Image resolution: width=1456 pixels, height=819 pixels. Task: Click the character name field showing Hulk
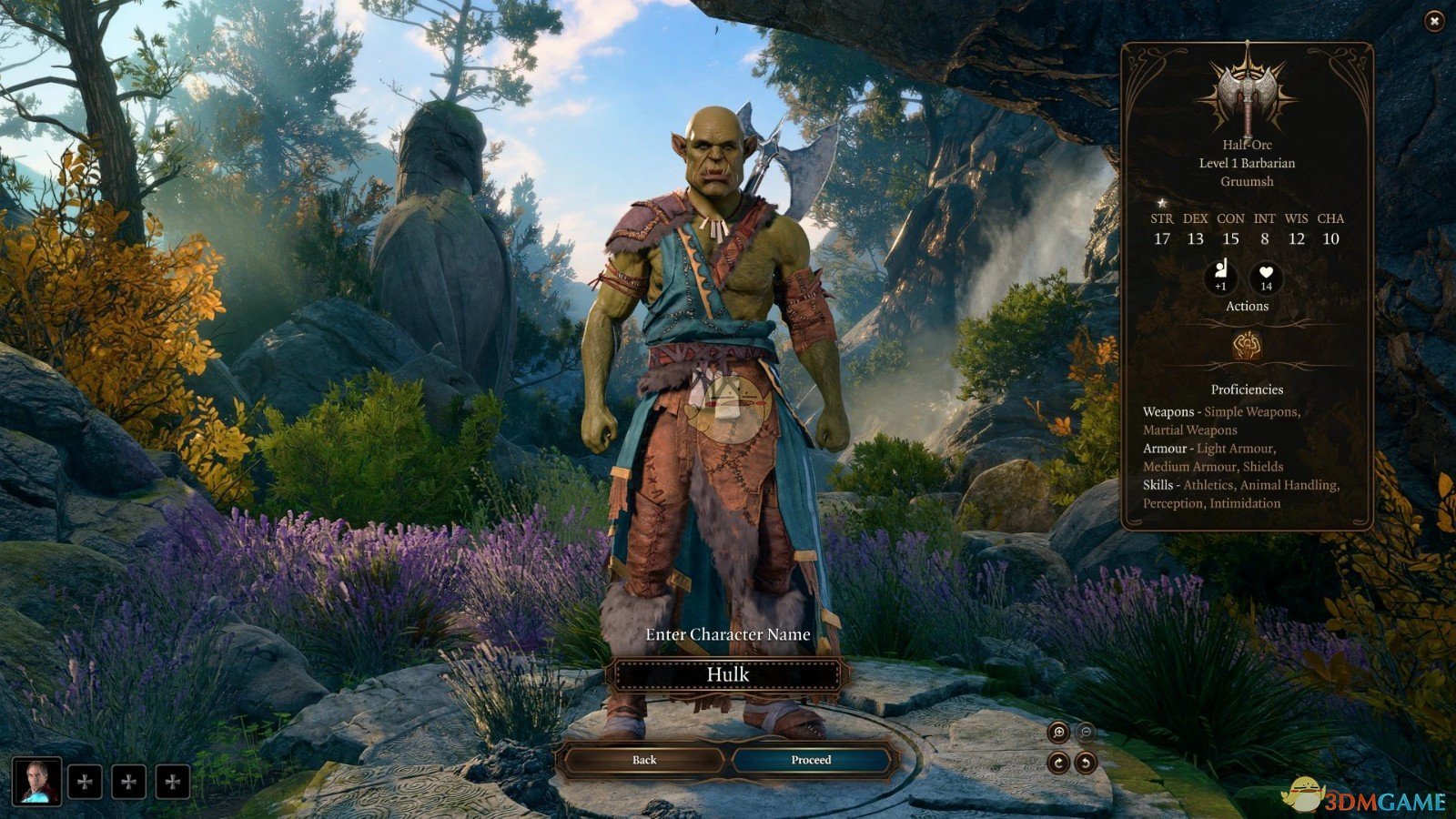pyautogui.click(x=727, y=674)
